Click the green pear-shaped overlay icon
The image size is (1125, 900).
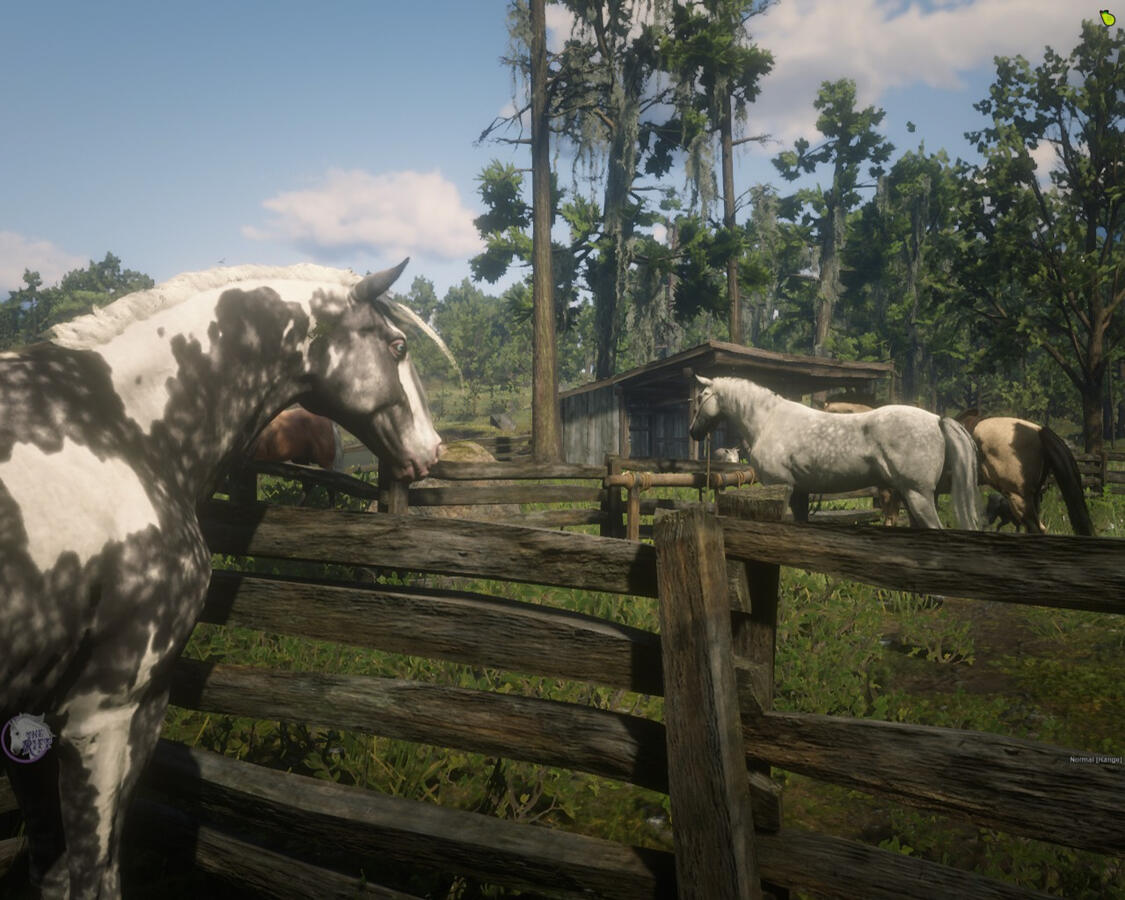pos(1107,17)
